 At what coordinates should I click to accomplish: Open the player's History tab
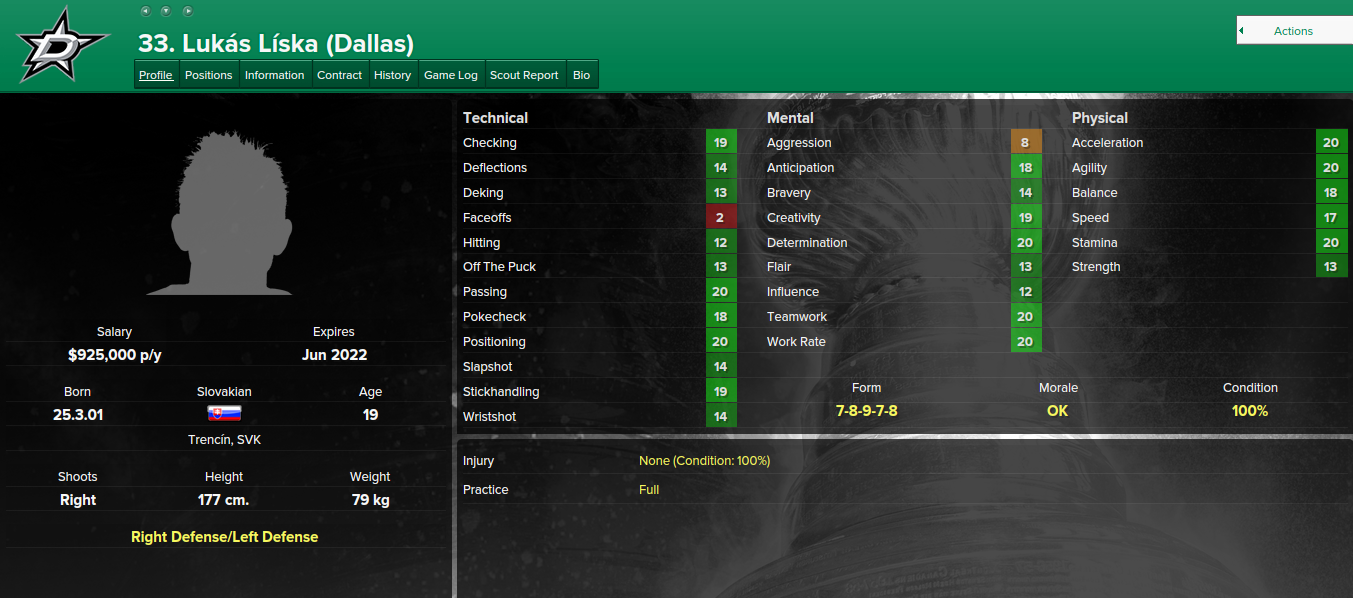[392, 75]
